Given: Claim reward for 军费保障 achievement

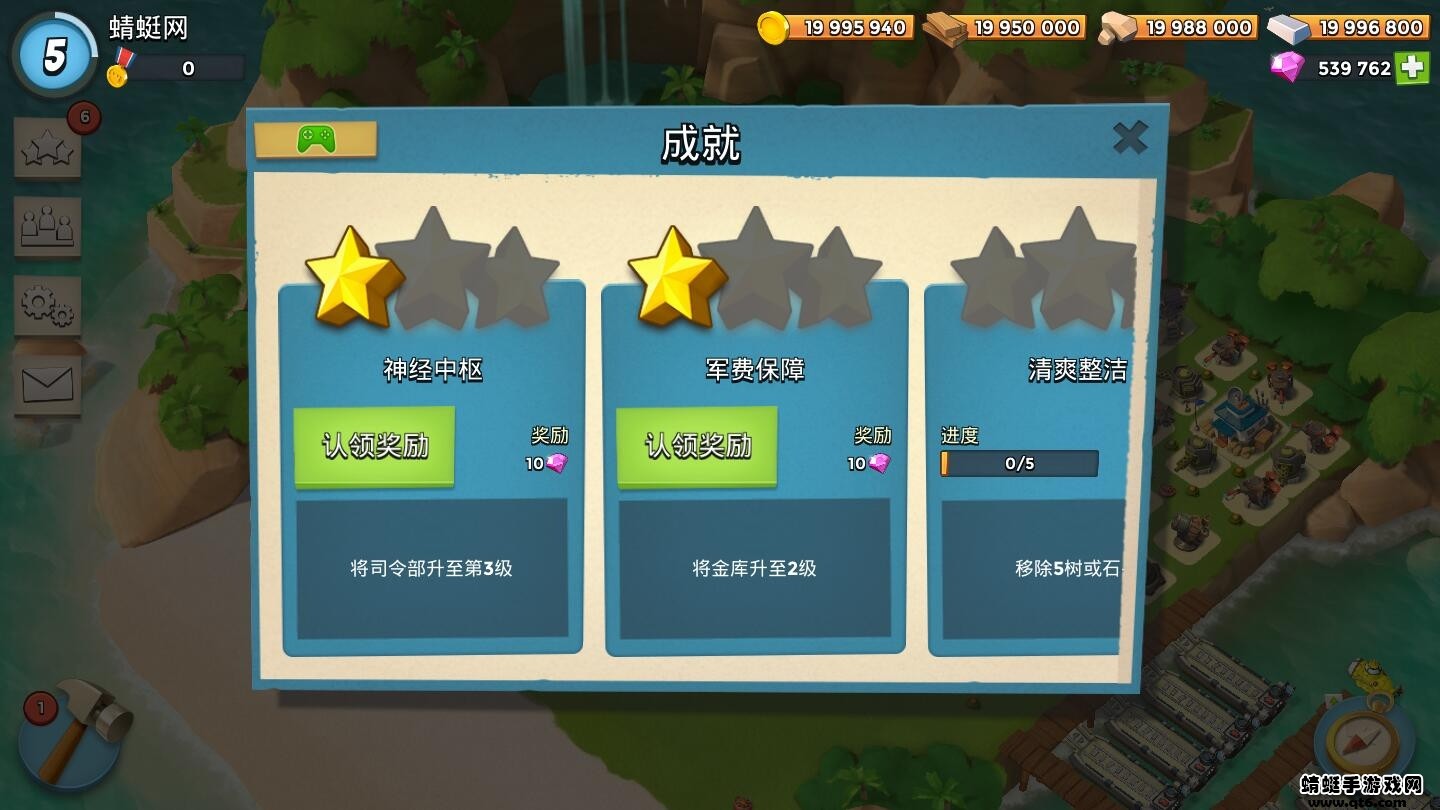Looking at the screenshot, I should click(x=696, y=447).
